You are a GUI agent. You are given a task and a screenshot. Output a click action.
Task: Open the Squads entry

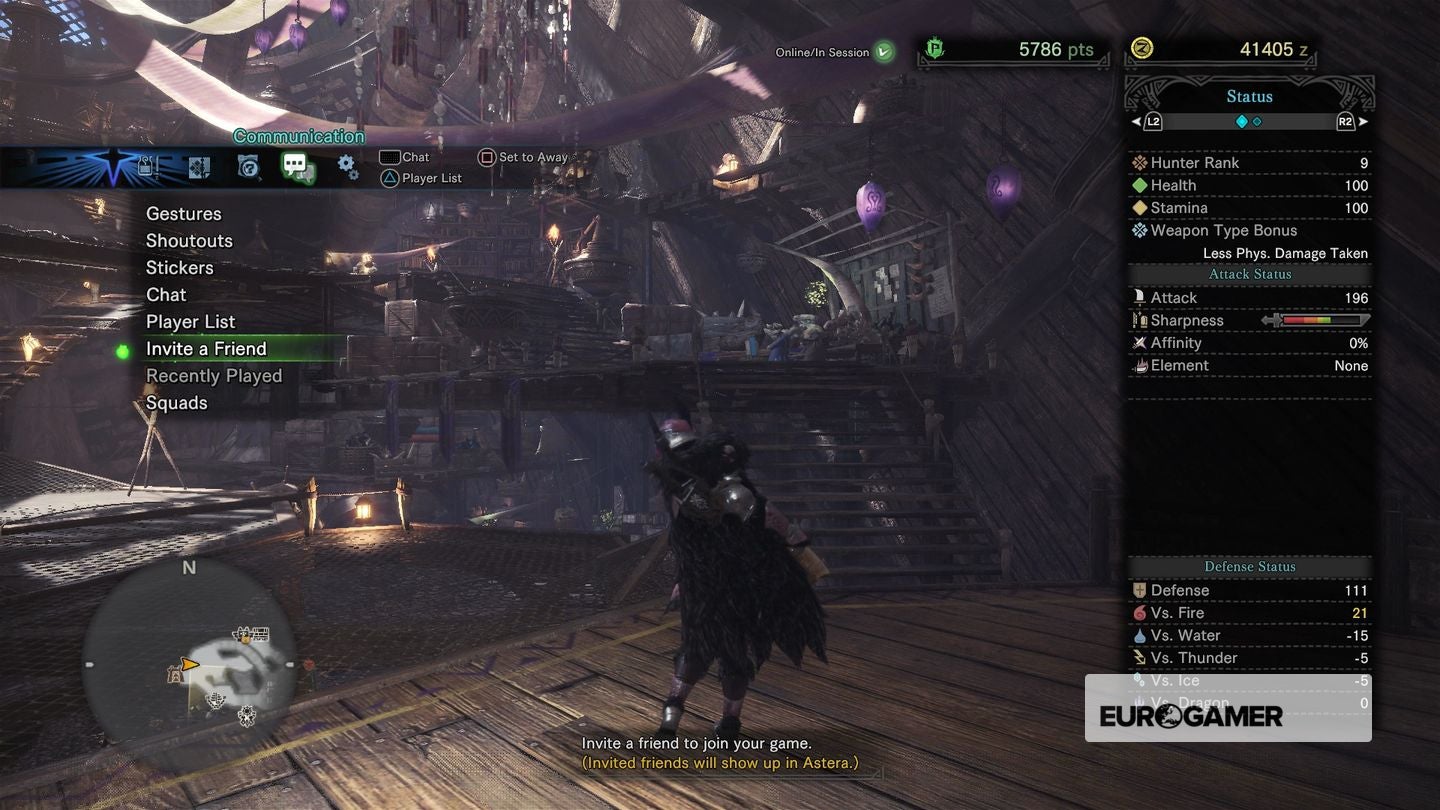tap(177, 403)
